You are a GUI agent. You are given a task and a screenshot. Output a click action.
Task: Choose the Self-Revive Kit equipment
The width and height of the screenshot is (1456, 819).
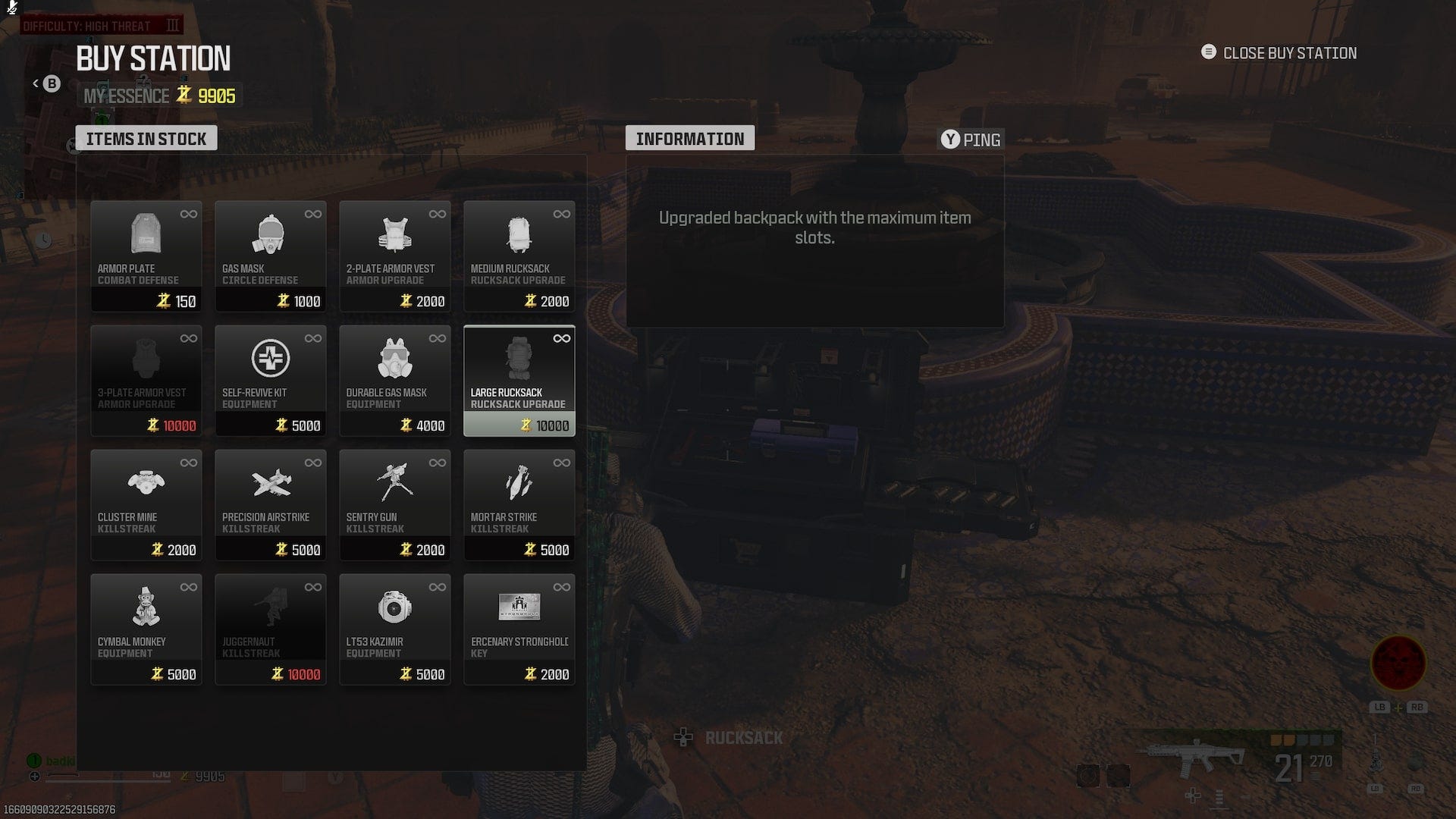[270, 379]
